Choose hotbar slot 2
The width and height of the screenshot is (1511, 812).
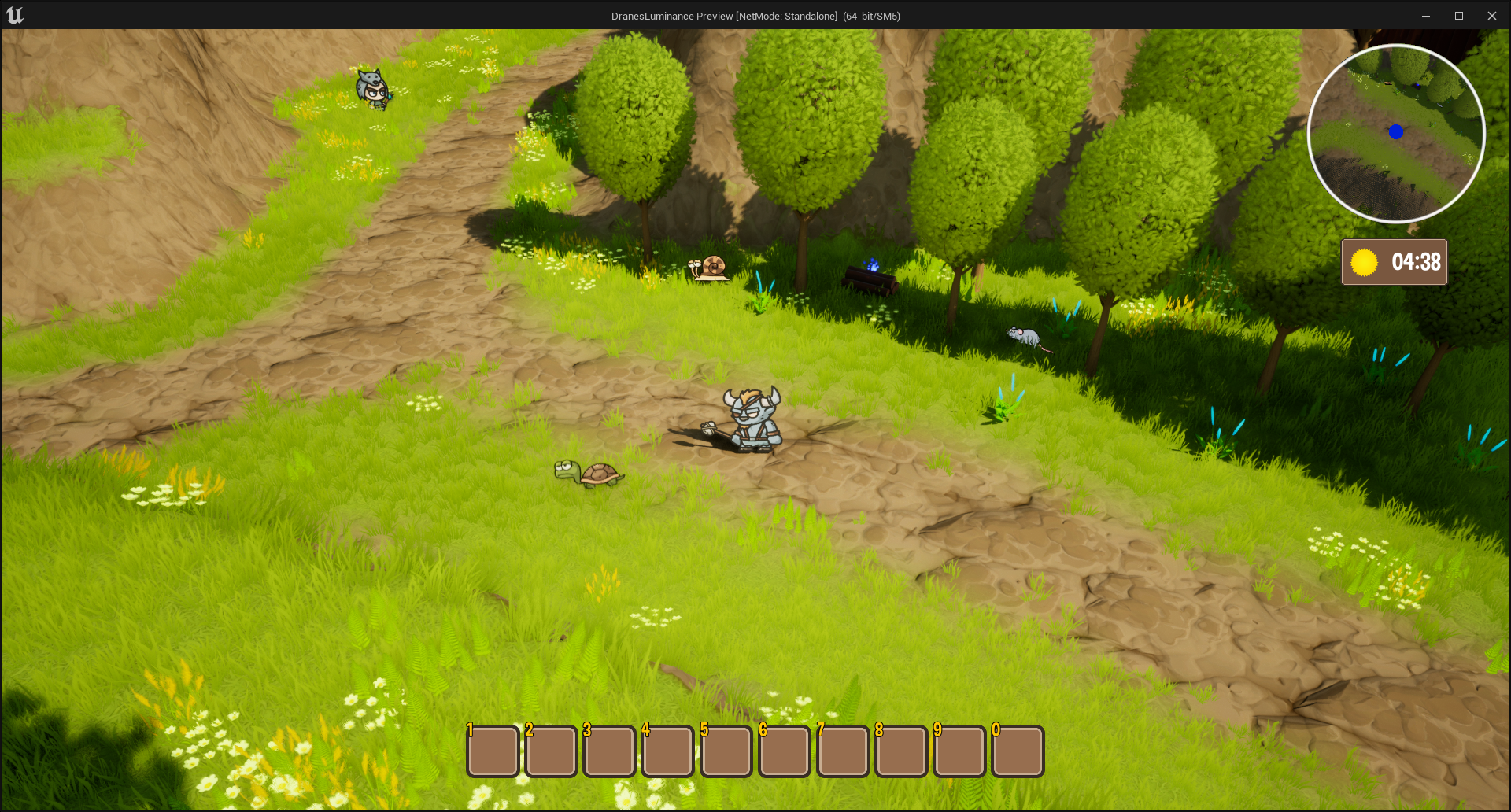pyautogui.click(x=551, y=751)
